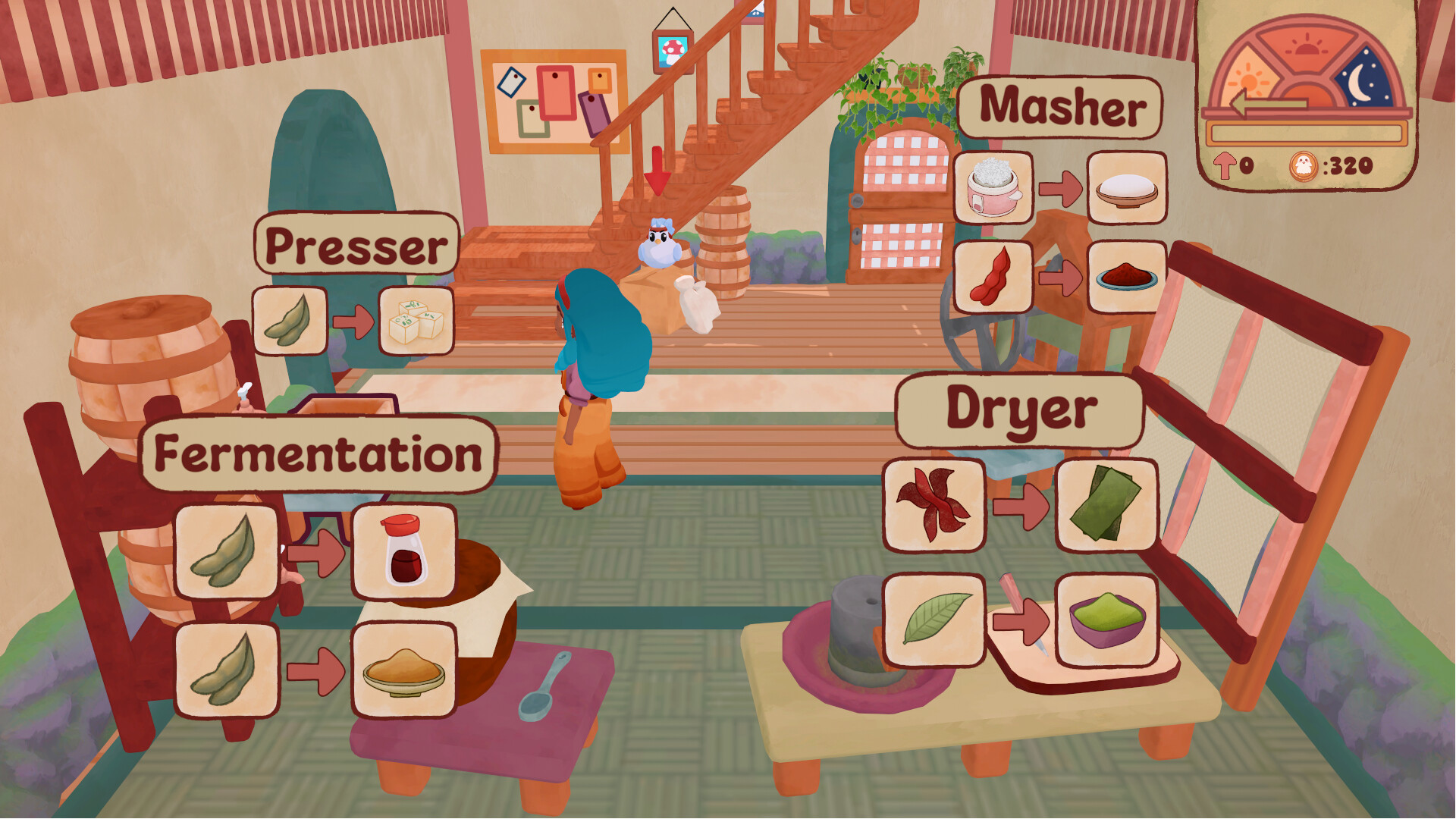Pick the green tea leaf icon
1456x819 pixels.
[934, 620]
